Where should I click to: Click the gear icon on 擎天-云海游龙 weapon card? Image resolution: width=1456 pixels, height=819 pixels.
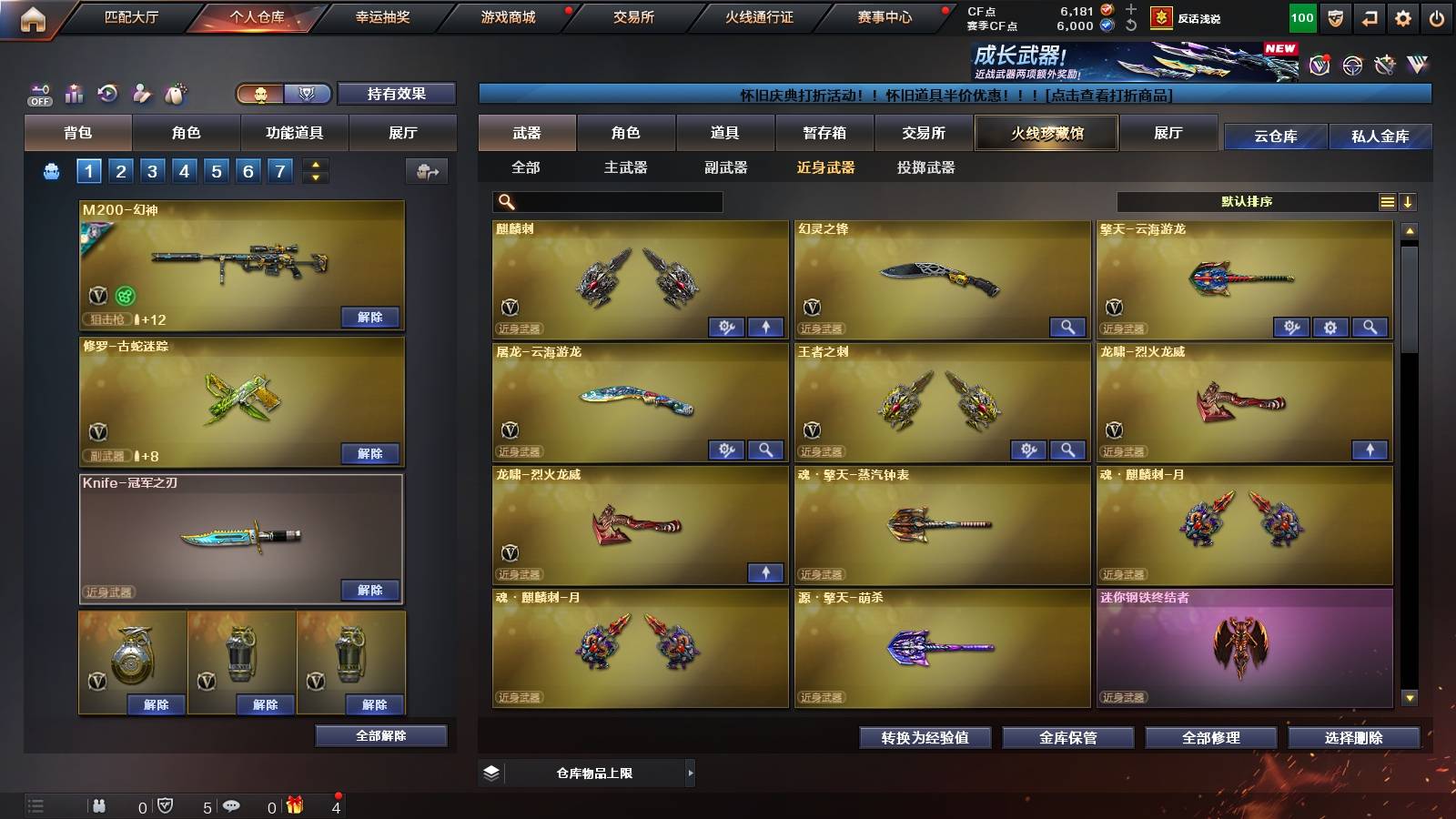click(x=1330, y=326)
